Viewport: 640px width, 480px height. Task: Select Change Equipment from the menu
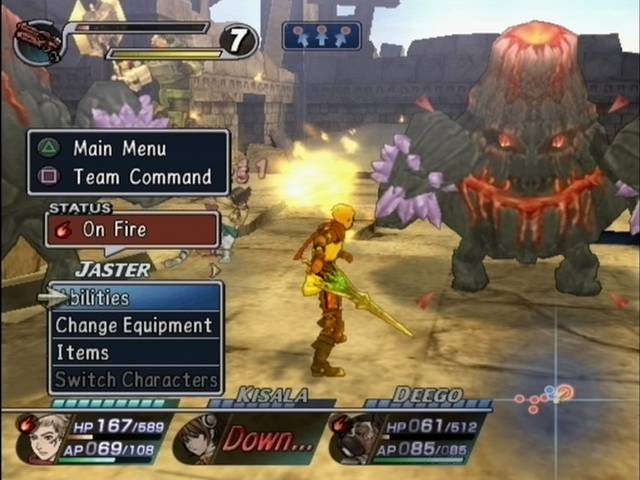click(134, 325)
